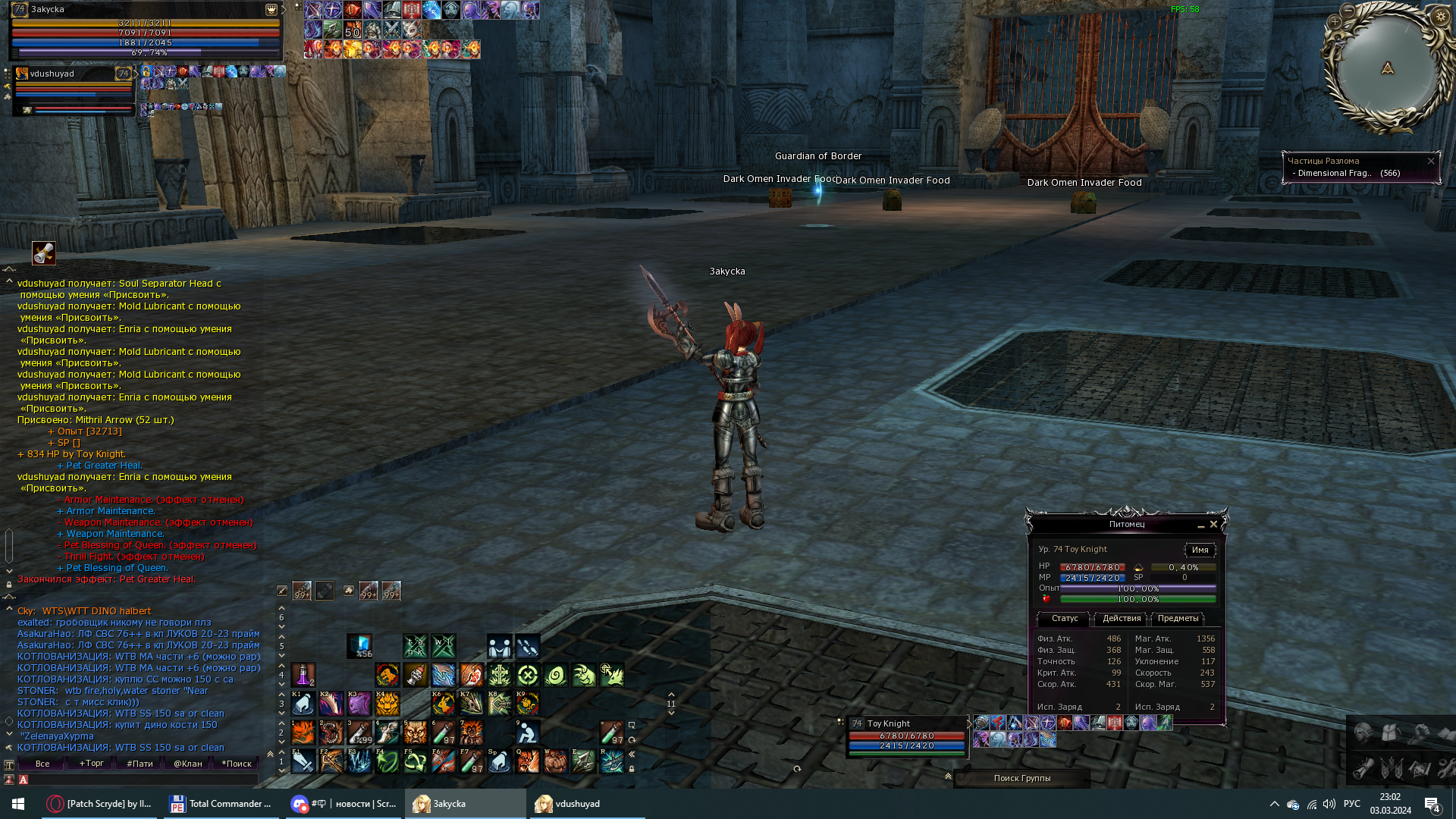Close the Частицы Разлома quest tracker

tap(1431, 161)
